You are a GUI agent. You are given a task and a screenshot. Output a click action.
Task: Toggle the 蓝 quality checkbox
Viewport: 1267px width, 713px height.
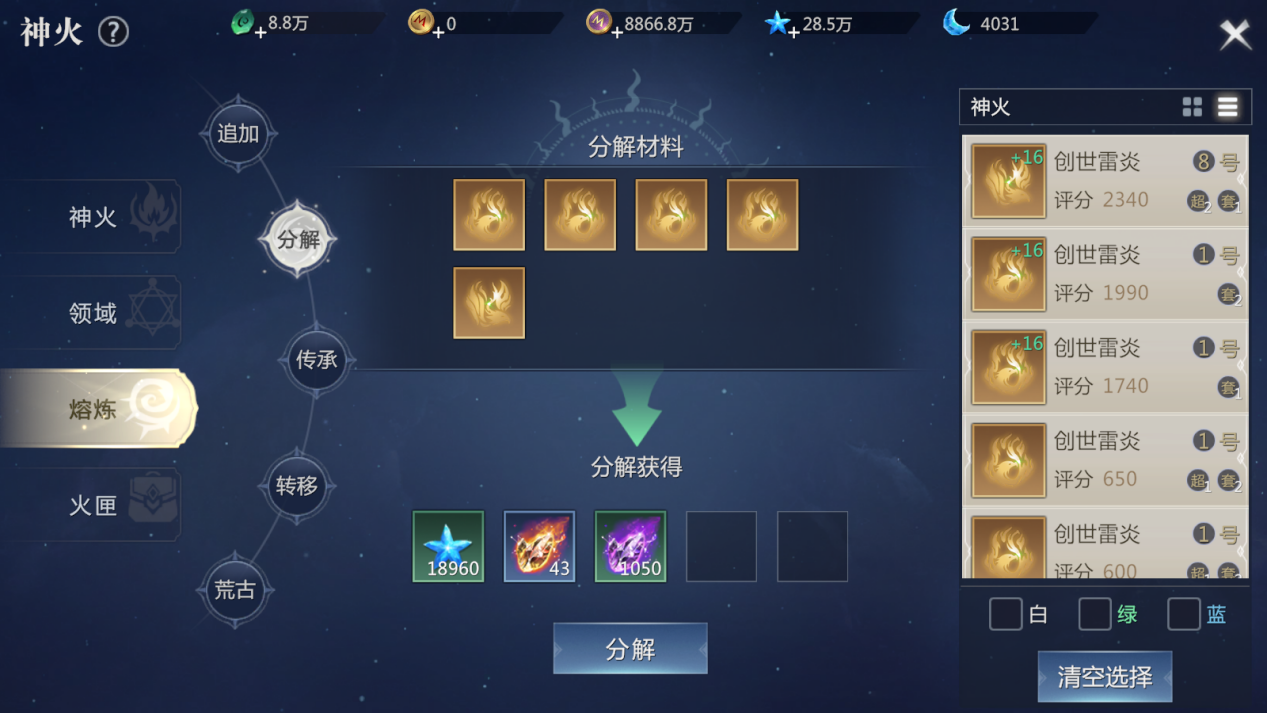(x=1183, y=614)
